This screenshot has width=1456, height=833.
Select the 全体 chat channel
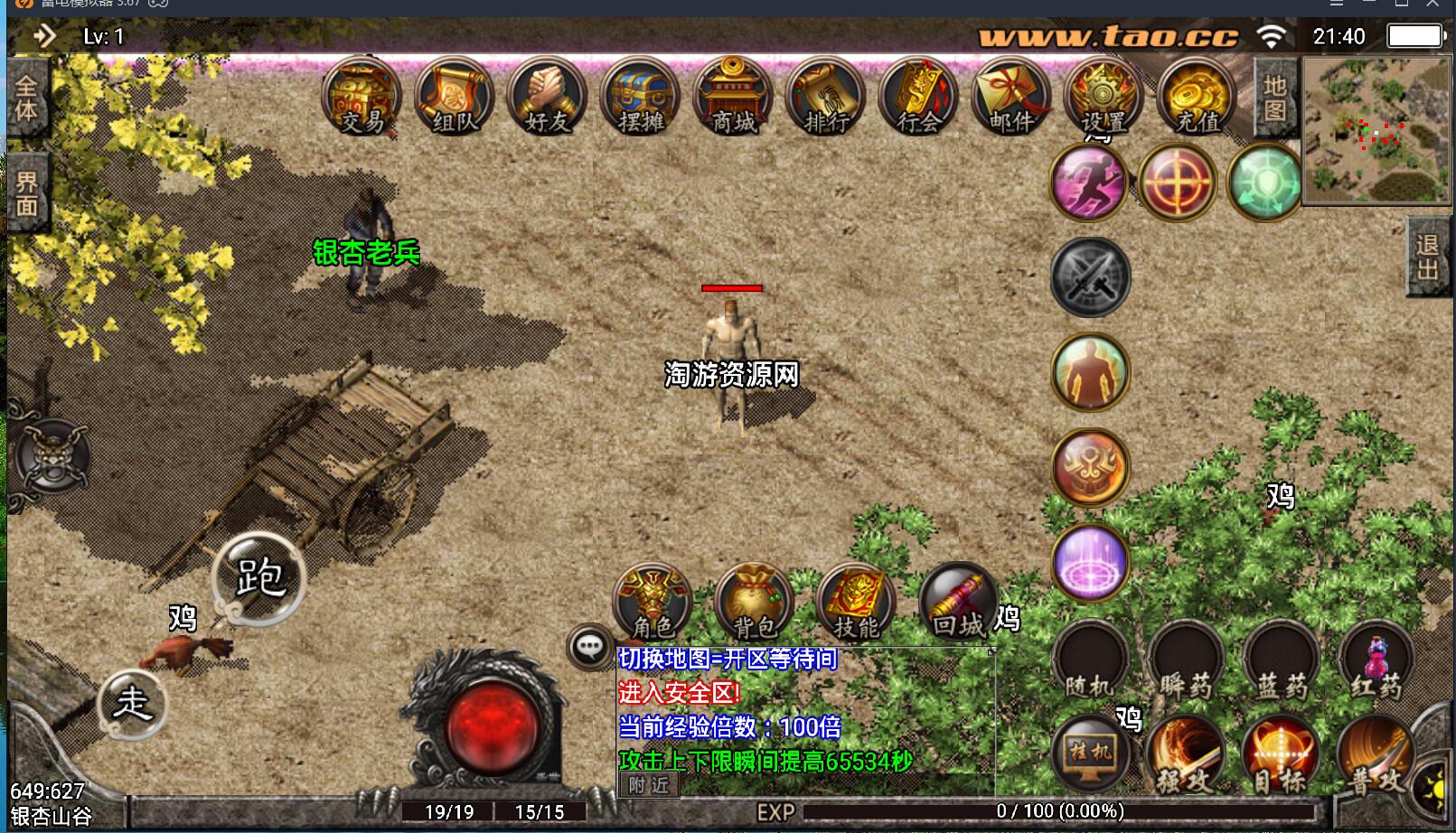click(x=26, y=99)
